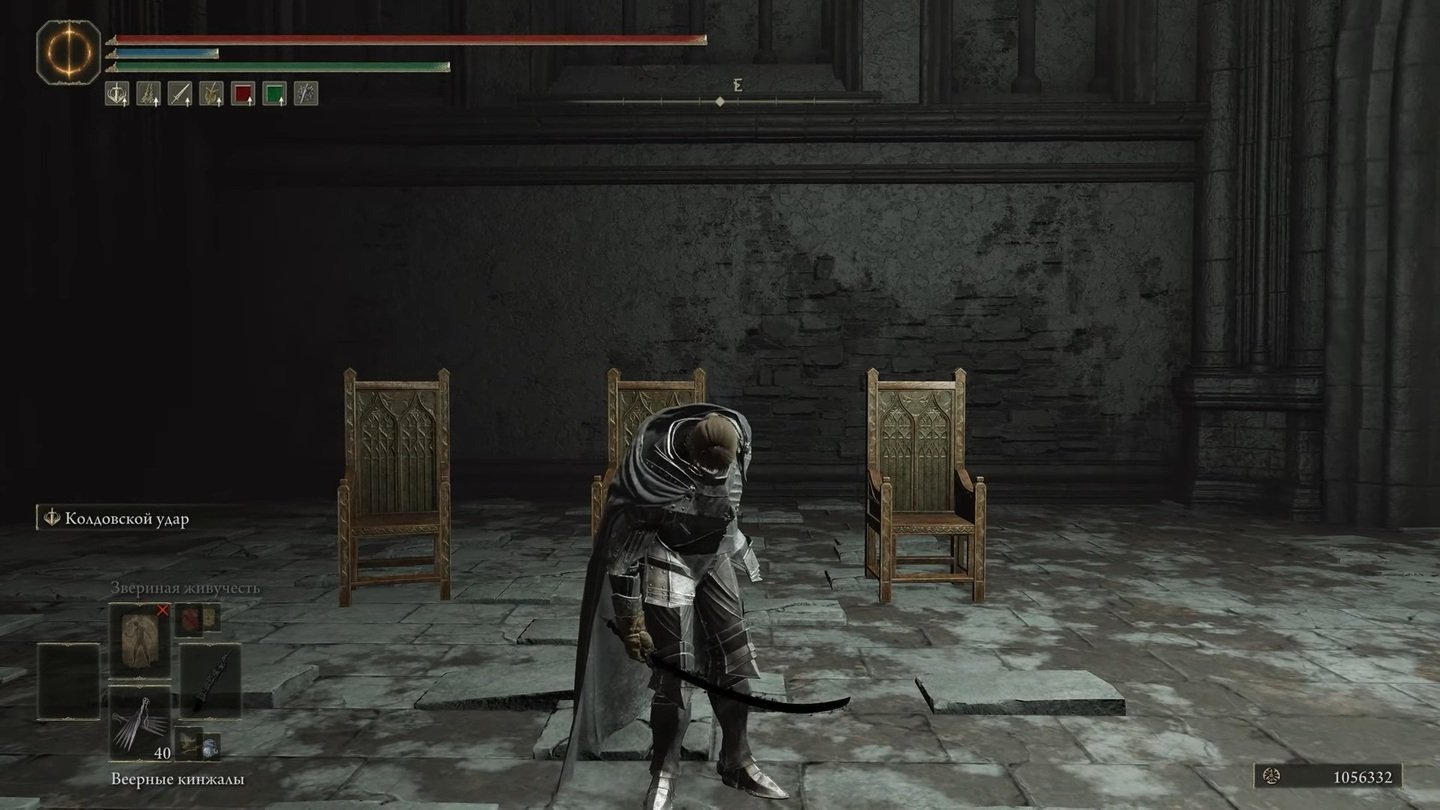Click the shielded sword buff icon
The height and width of the screenshot is (810, 1440).
117,94
